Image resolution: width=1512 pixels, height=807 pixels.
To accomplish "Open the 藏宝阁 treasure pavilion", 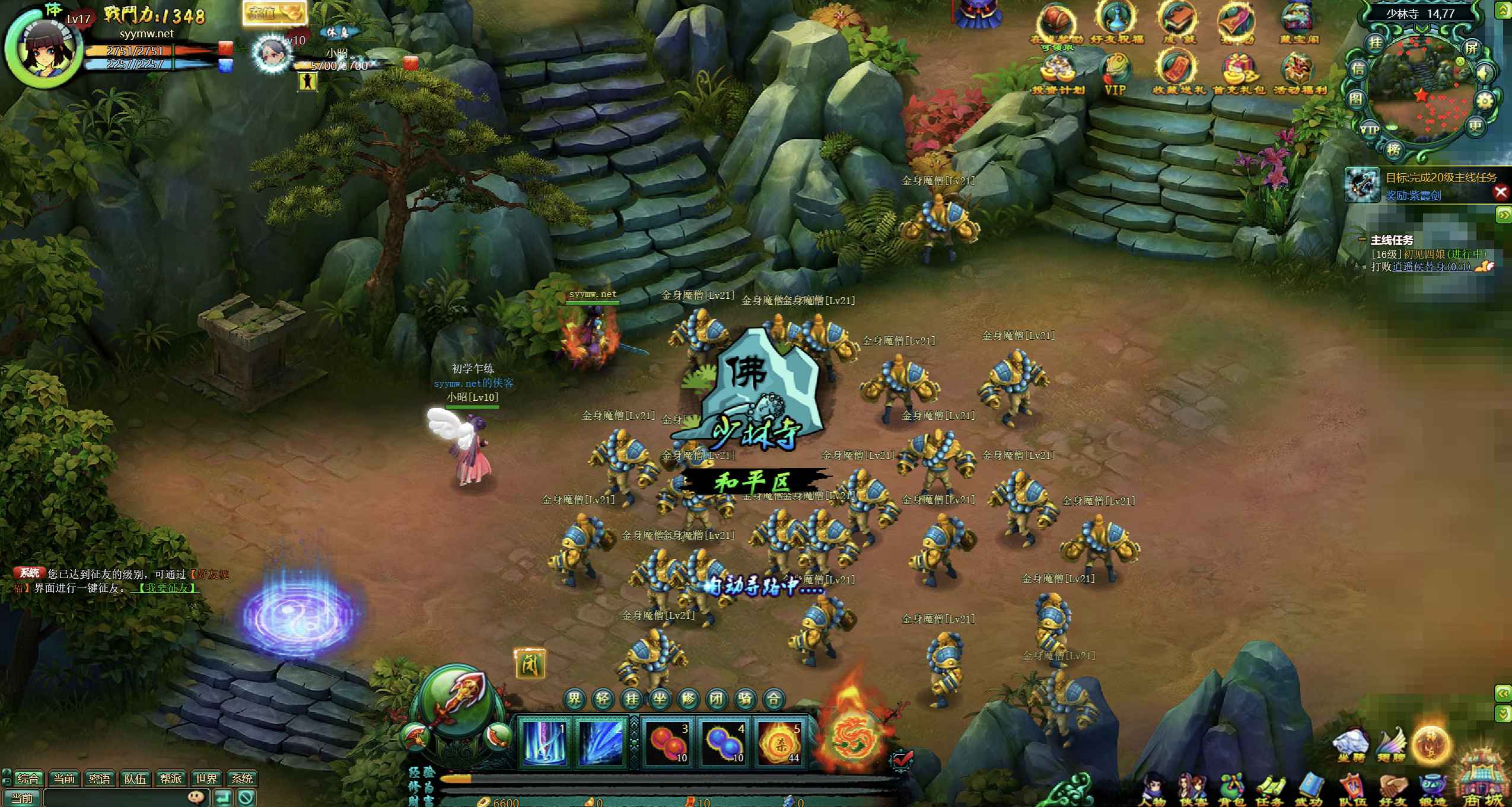I will click(x=1298, y=24).
